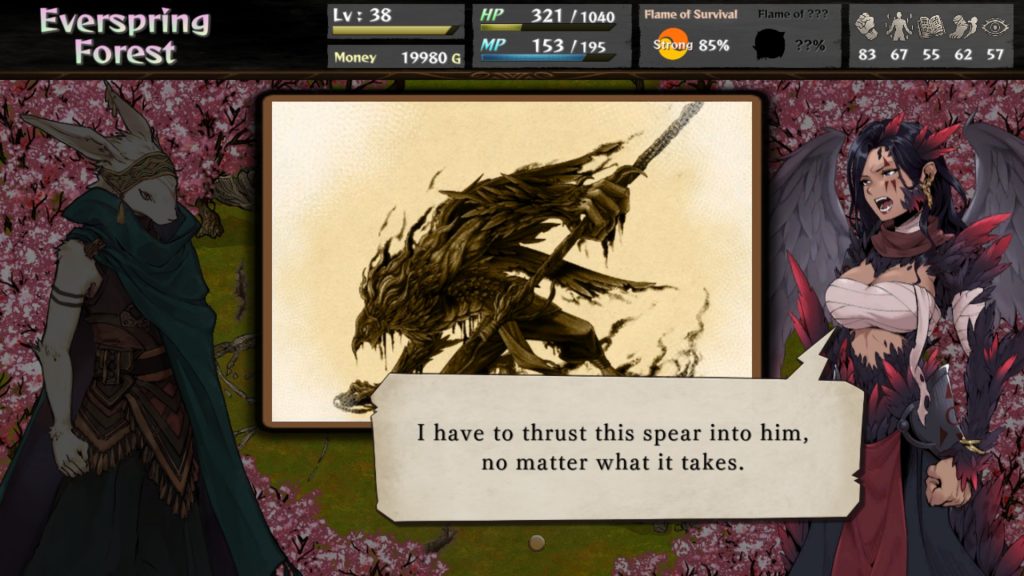Select the clenched fist stat icon
Screen dimensions: 1024x576
[867, 26]
